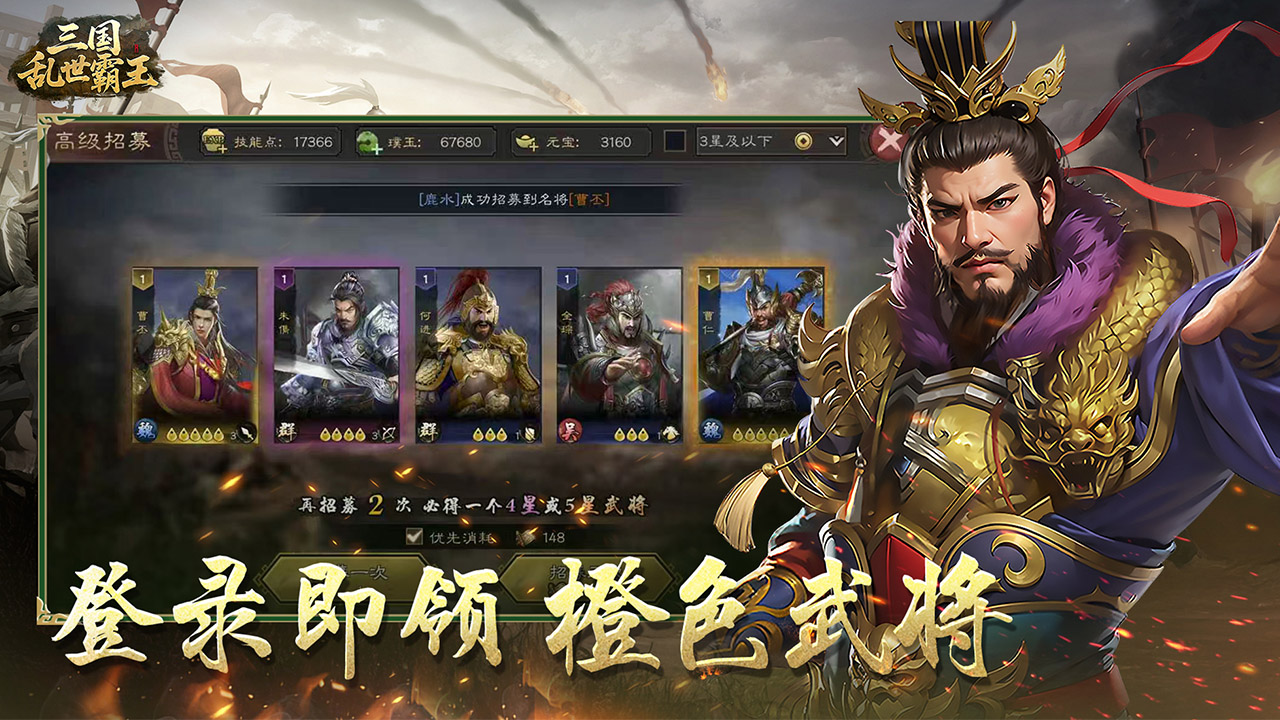The width and height of the screenshot is (1280, 720).
Task: Toggle the gold coin filter in the dropdown
Action: point(802,140)
